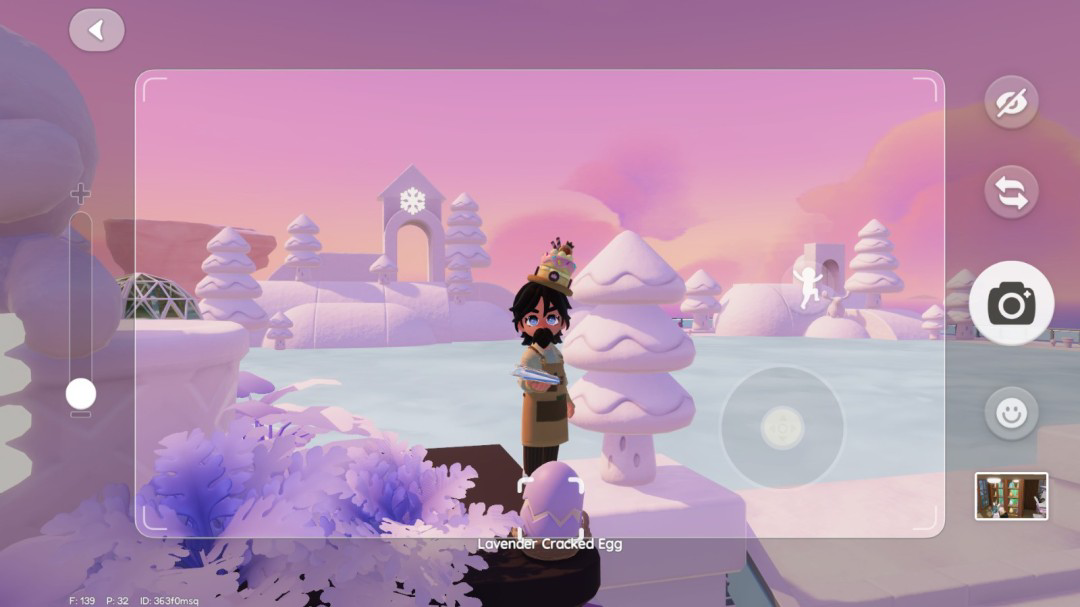Hide the interface with the crossed-eye button
The image size is (1080, 607).
coord(1011,102)
